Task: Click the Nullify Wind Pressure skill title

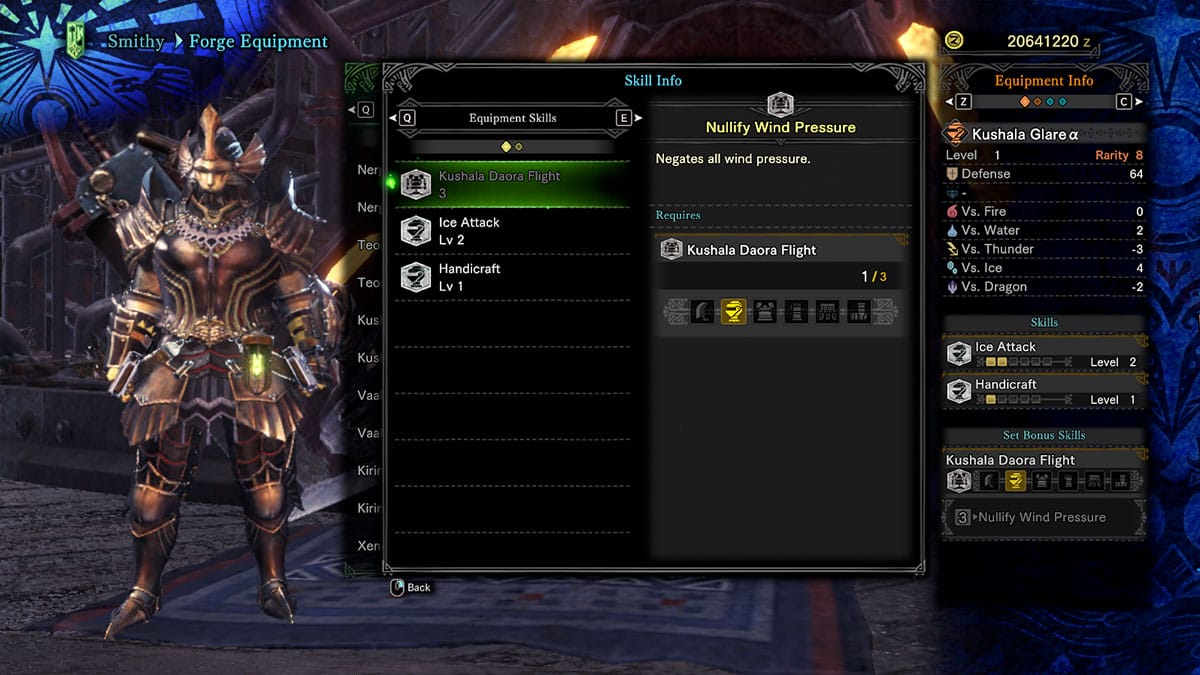Action: [780, 128]
